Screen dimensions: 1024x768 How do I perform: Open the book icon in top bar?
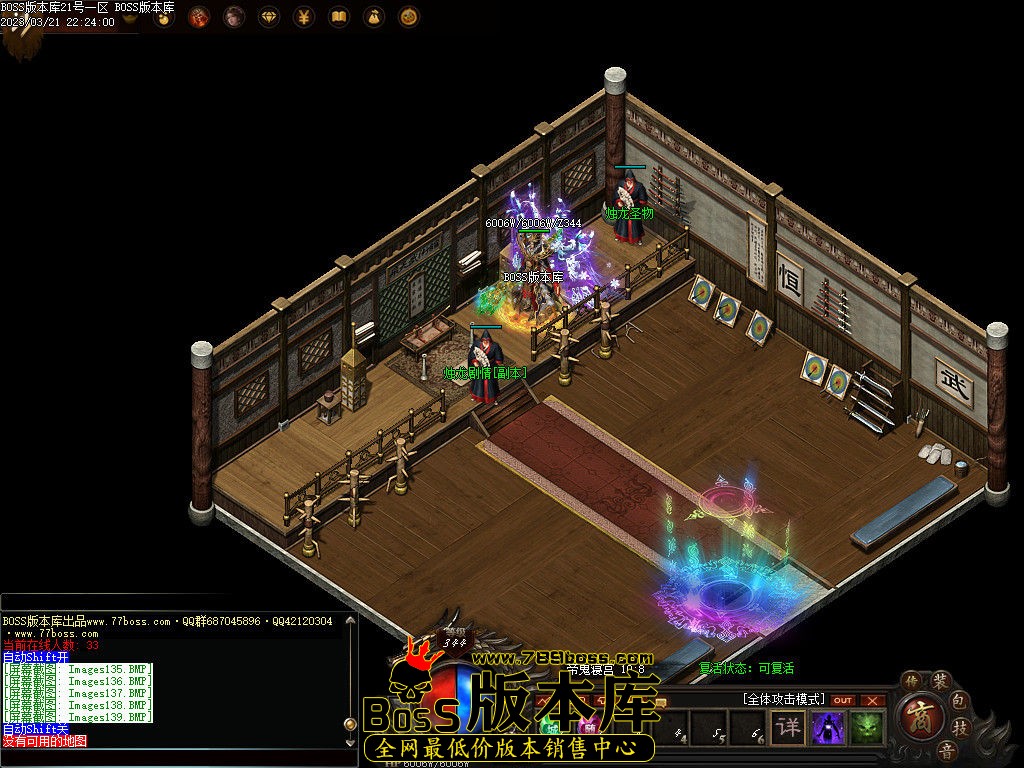339,17
